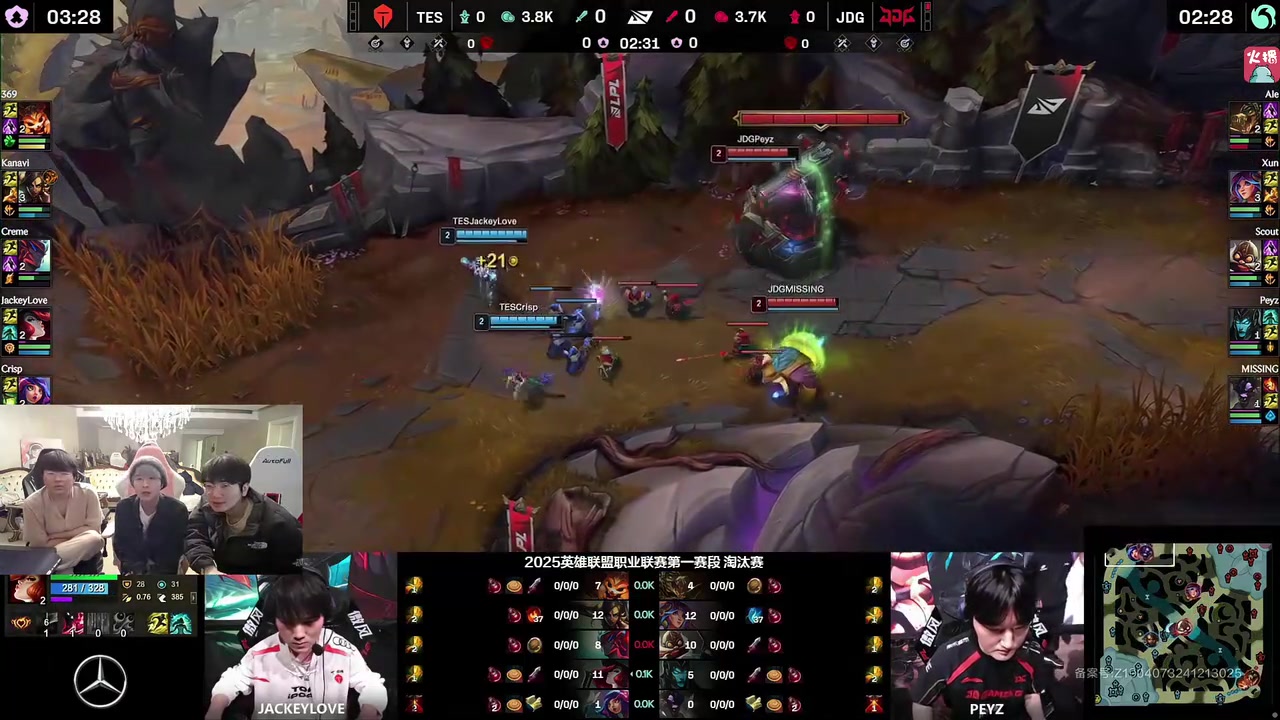Select Scout's champion portrait in right sidebar
The image size is (1280, 720).
pyautogui.click(x=1245, y=257)
